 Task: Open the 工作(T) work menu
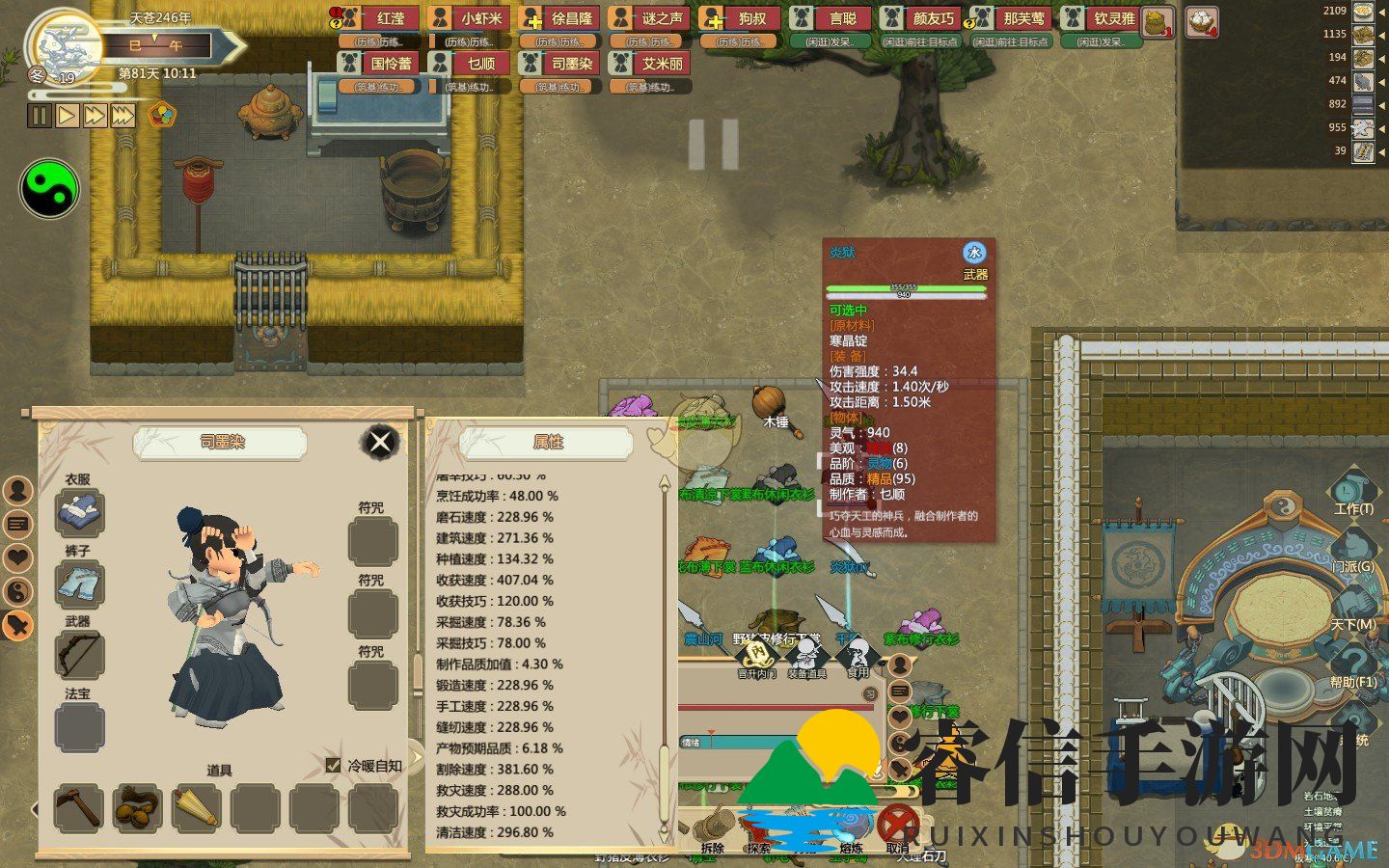[x=1352, y=492]
